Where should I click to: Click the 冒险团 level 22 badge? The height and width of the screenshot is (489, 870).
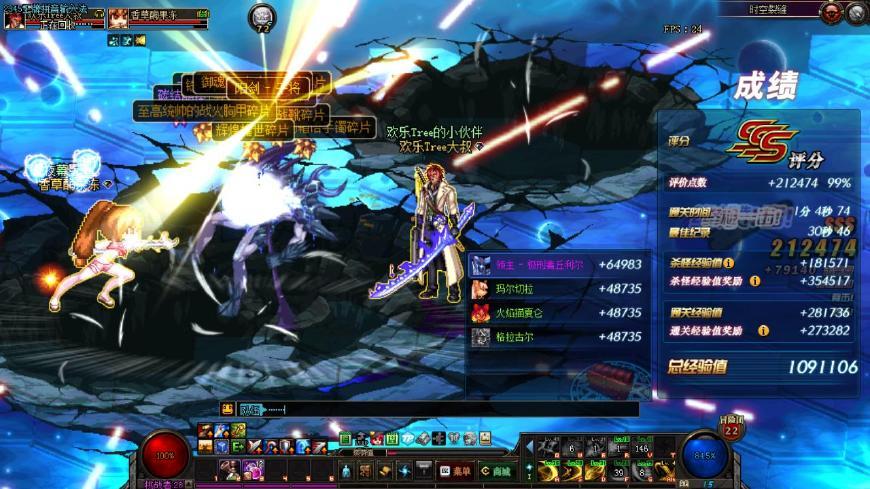(x=730, y=428)
